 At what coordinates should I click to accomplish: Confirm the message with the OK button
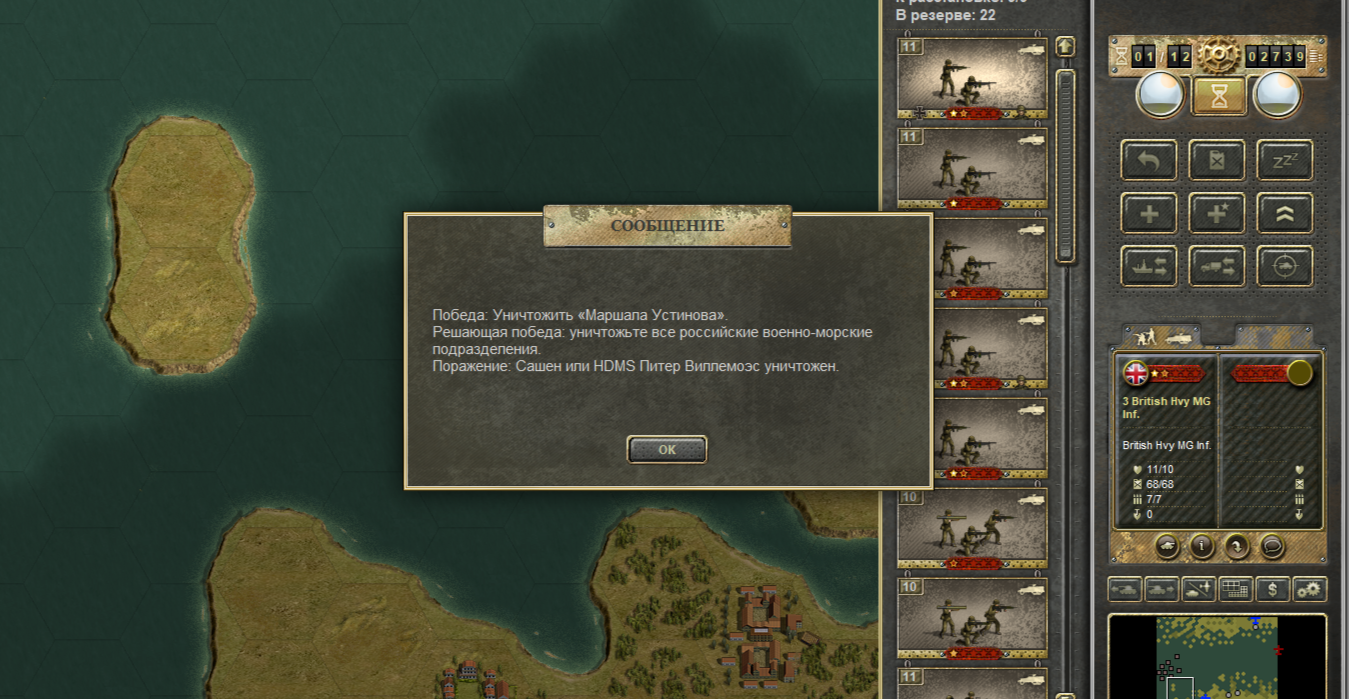(x=667, y=449)
